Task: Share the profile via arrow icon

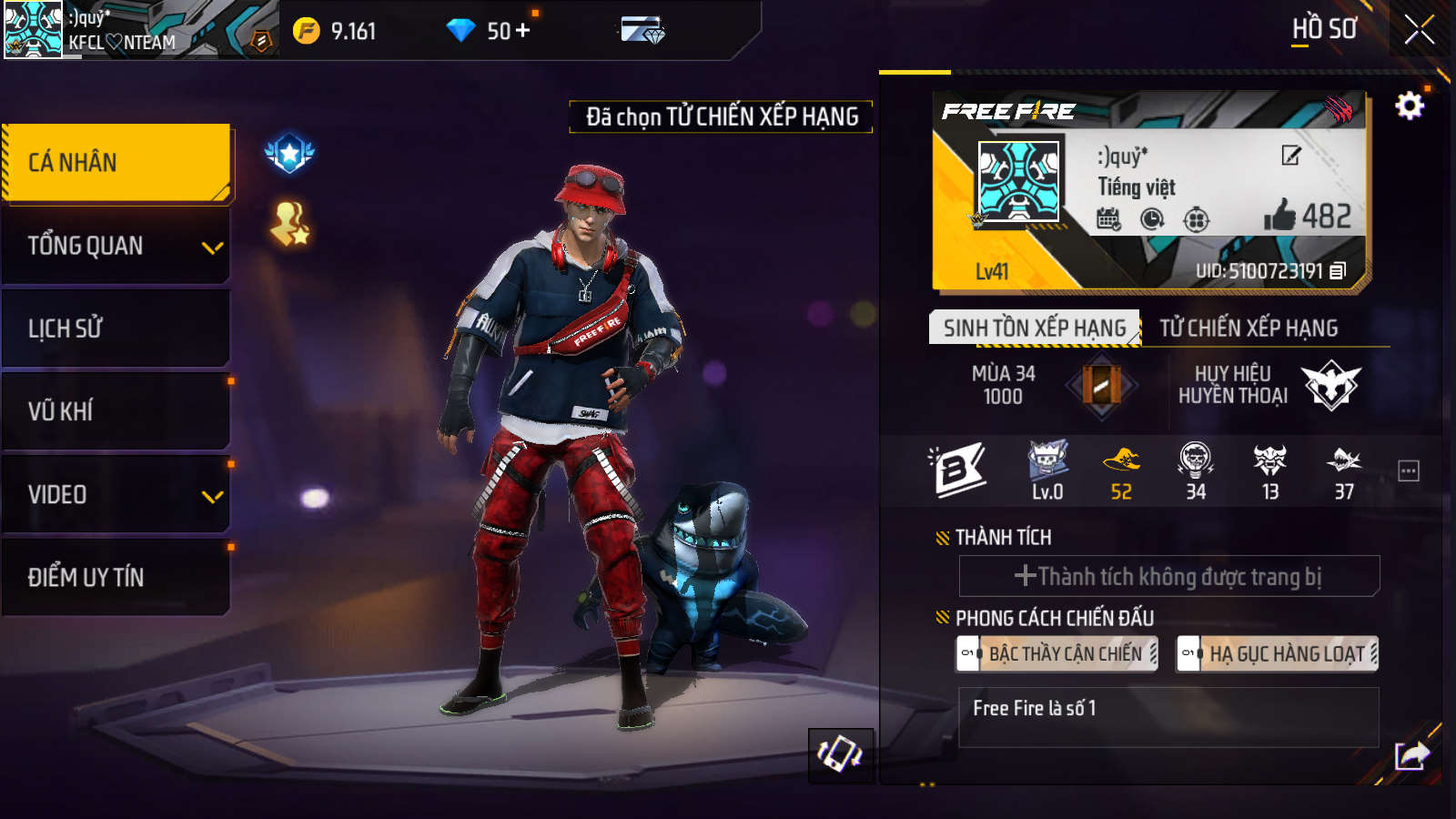Action: pos(1411,755)
